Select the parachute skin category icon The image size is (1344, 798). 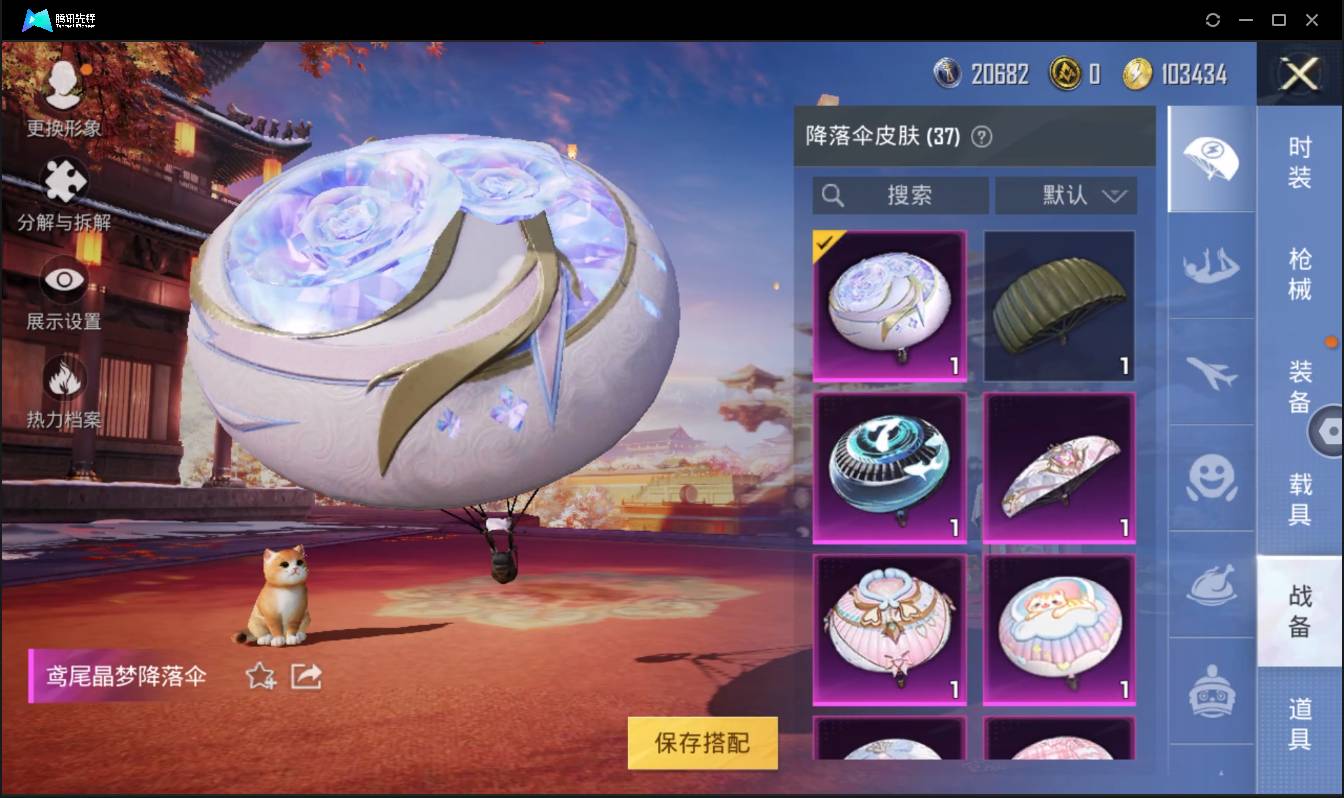pos(1210,160)
